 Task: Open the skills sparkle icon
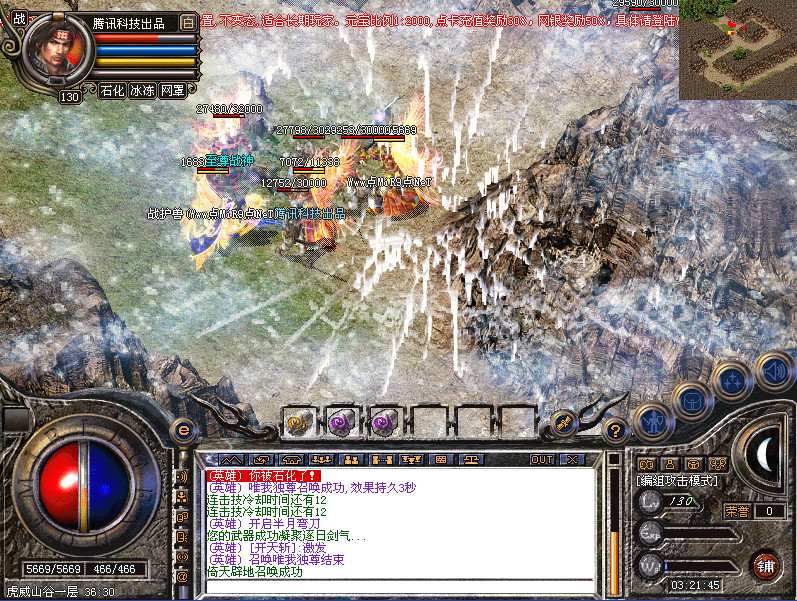(x=732, y=380)
